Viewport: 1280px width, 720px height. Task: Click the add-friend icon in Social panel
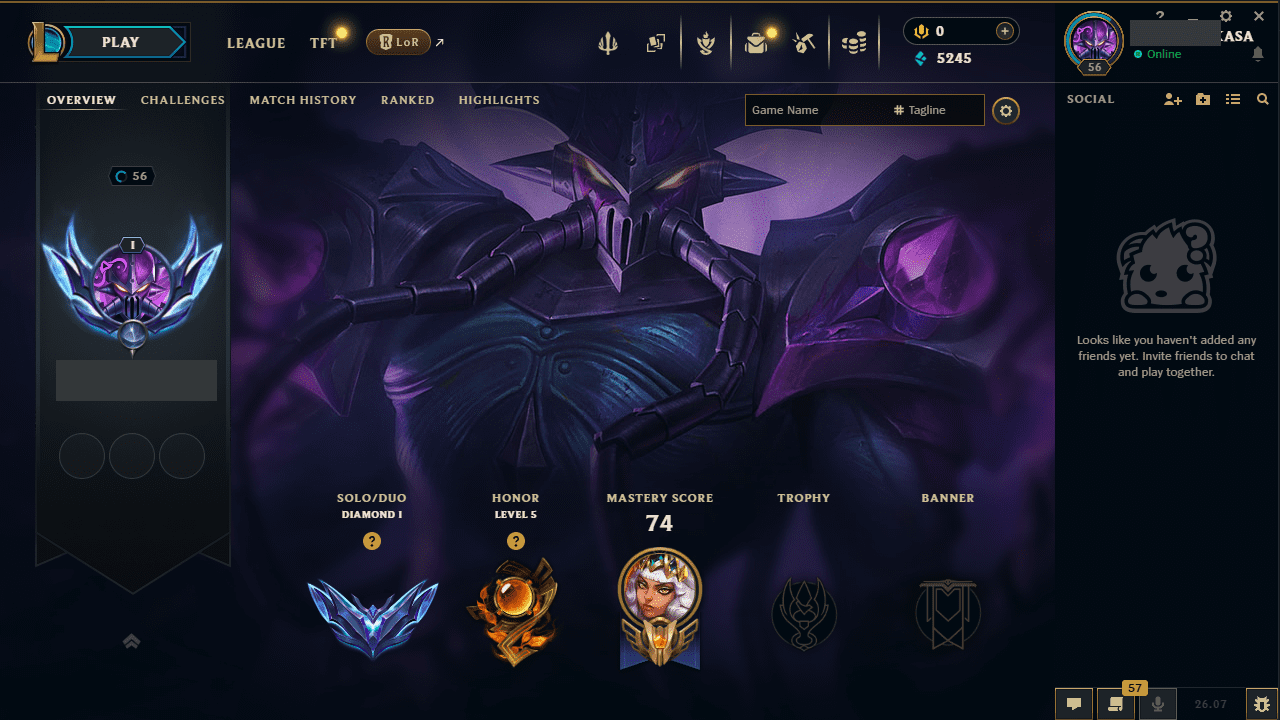pos(1172,99)
